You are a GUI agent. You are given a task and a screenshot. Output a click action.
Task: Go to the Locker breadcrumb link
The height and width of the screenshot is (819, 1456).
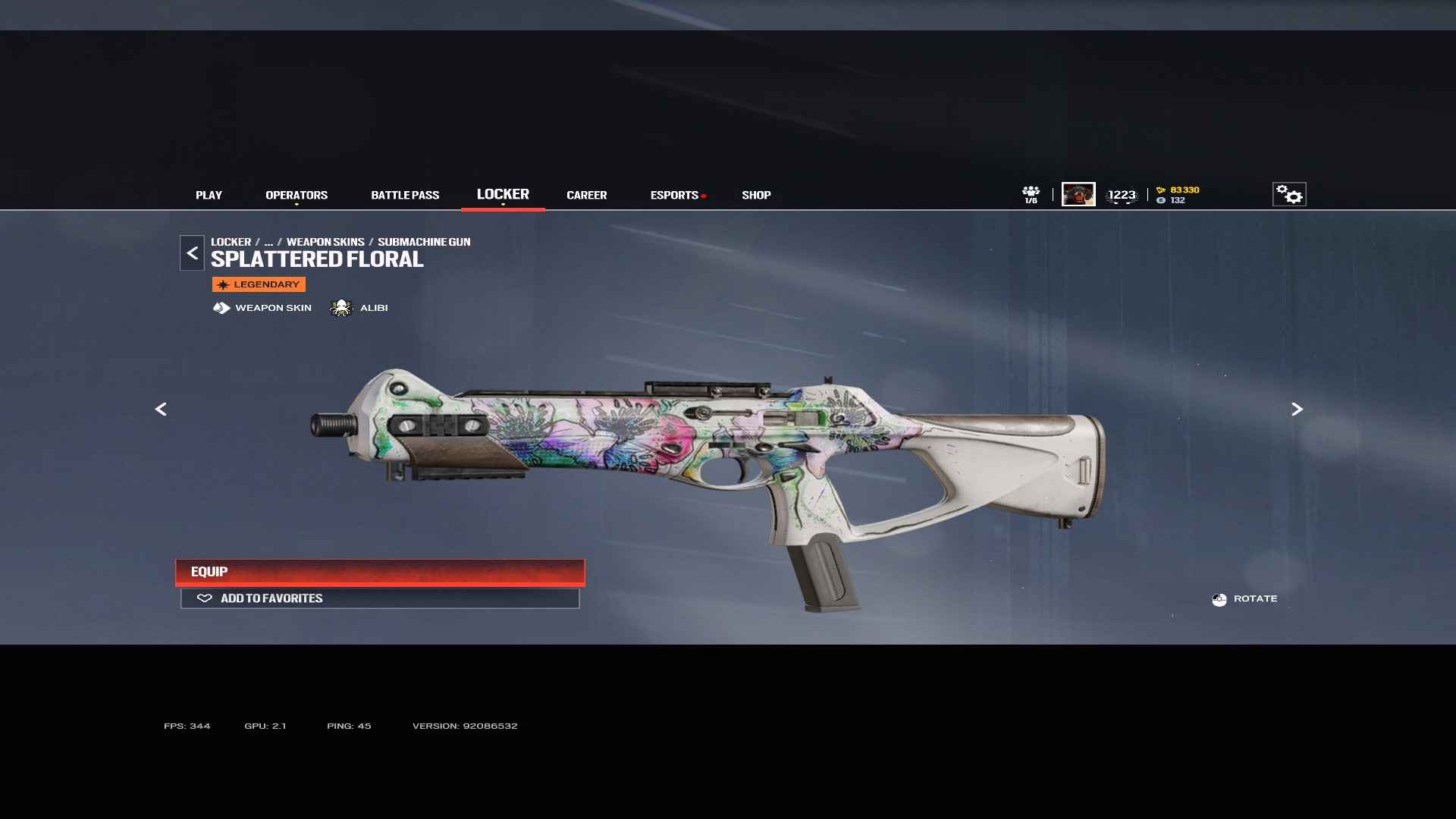pyautogui.click(x=231, y=242)
